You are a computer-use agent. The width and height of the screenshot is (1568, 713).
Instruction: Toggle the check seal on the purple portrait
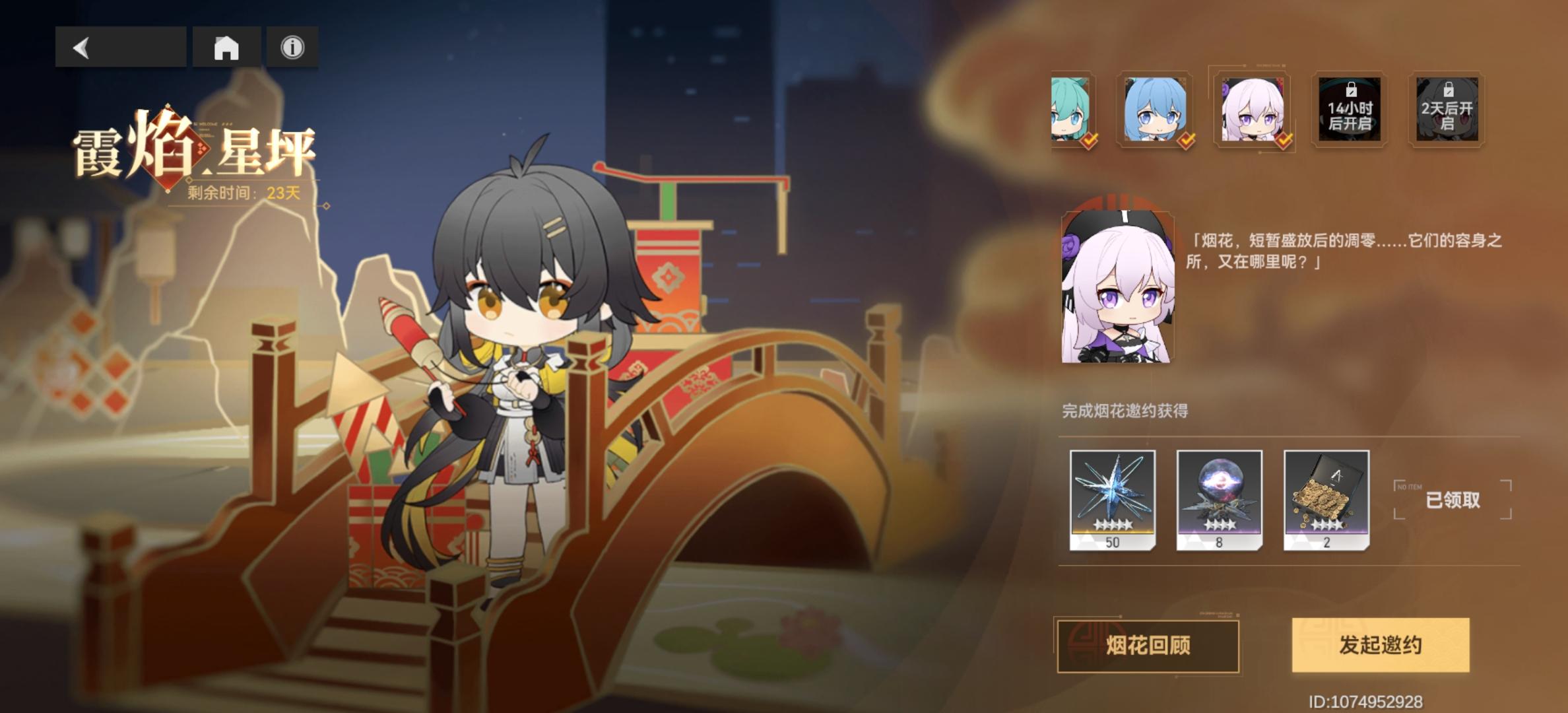[1283, 140]
